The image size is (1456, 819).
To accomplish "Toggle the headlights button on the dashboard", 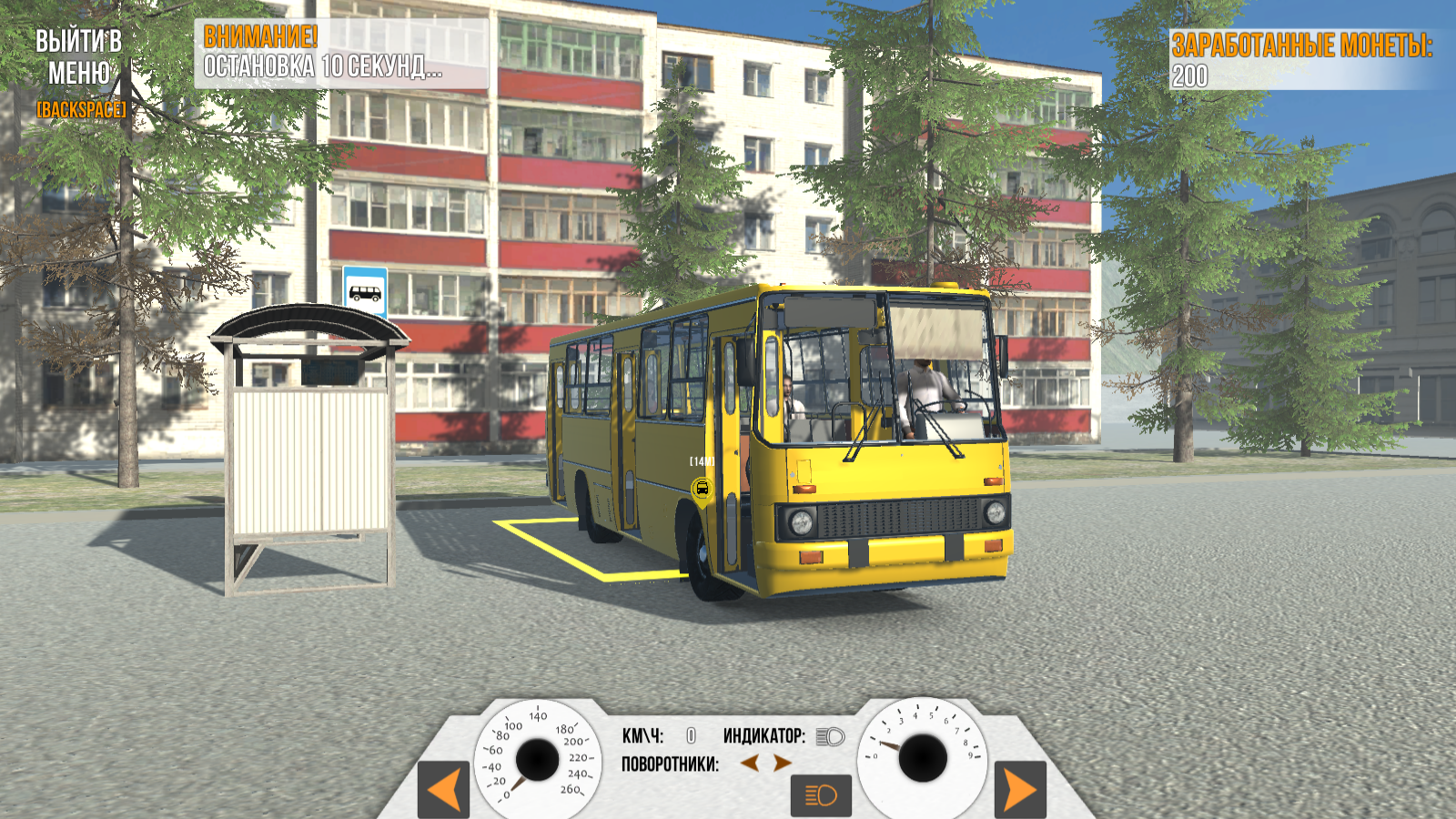I will pos(820,794).
